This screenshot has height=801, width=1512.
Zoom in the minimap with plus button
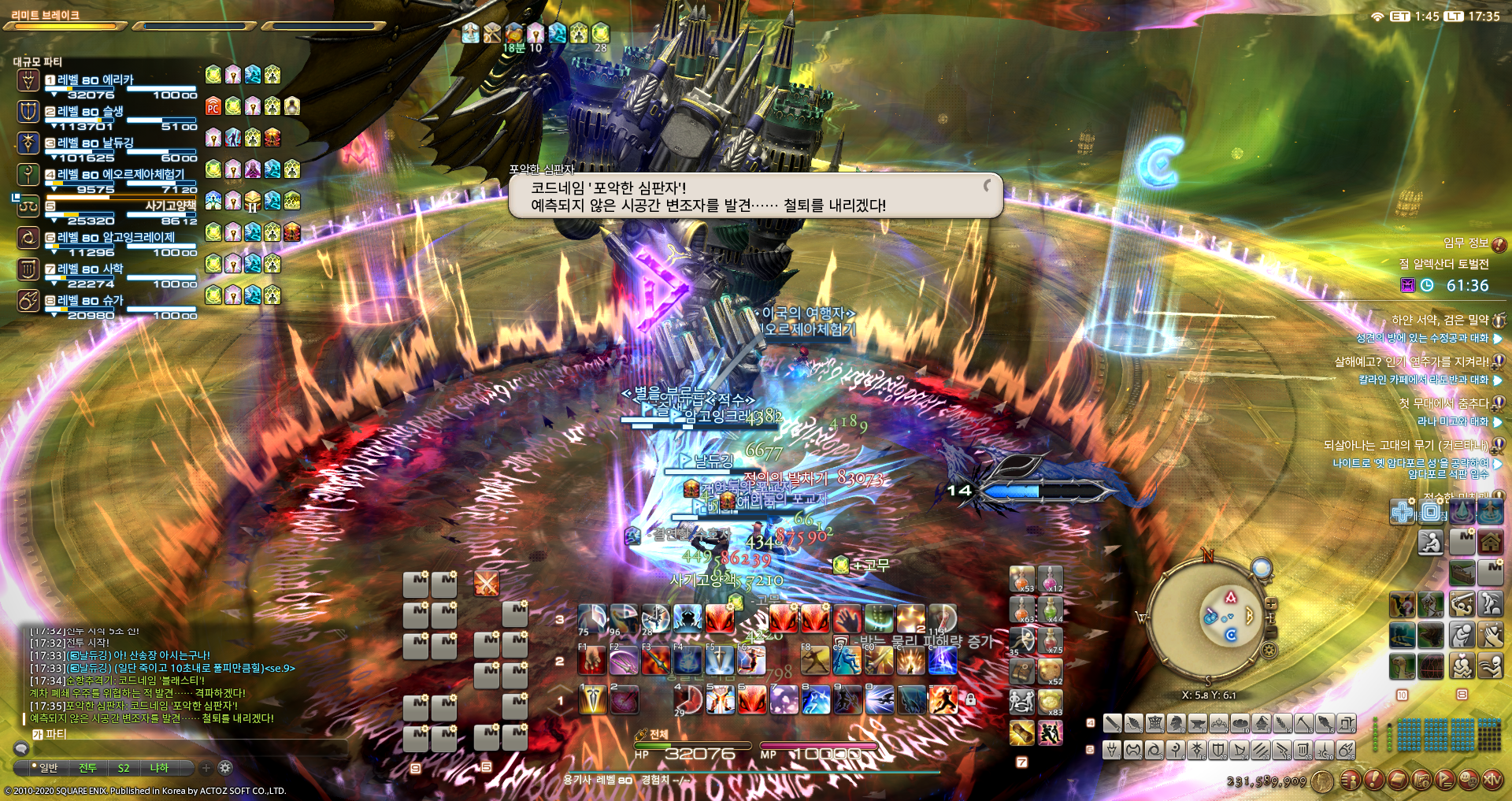coord(1271,604)
